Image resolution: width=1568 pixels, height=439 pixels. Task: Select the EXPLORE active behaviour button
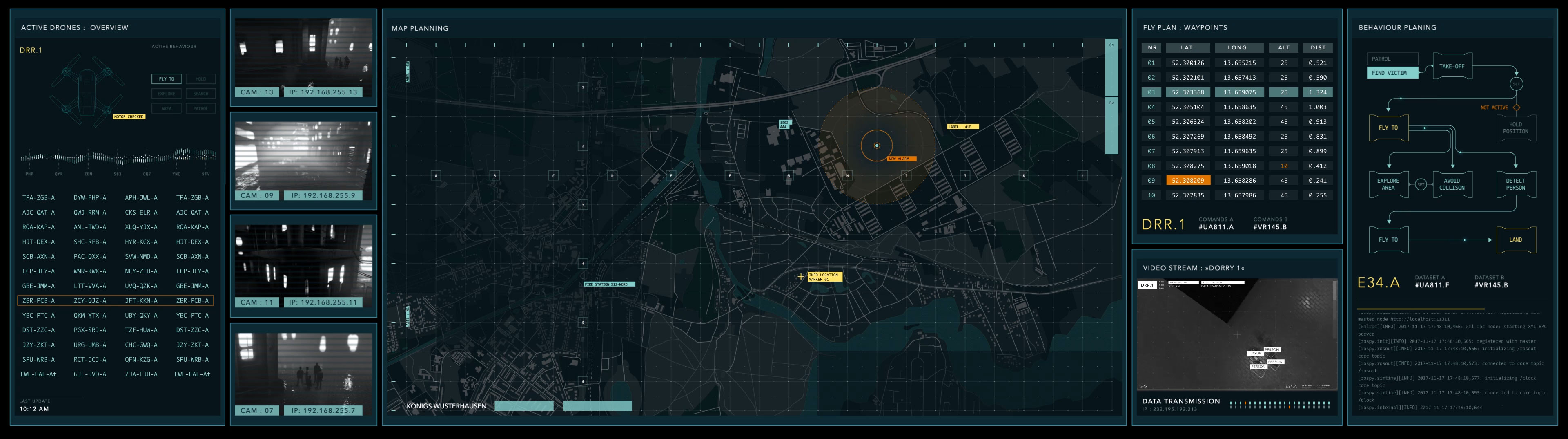click(x=166, y=93)
